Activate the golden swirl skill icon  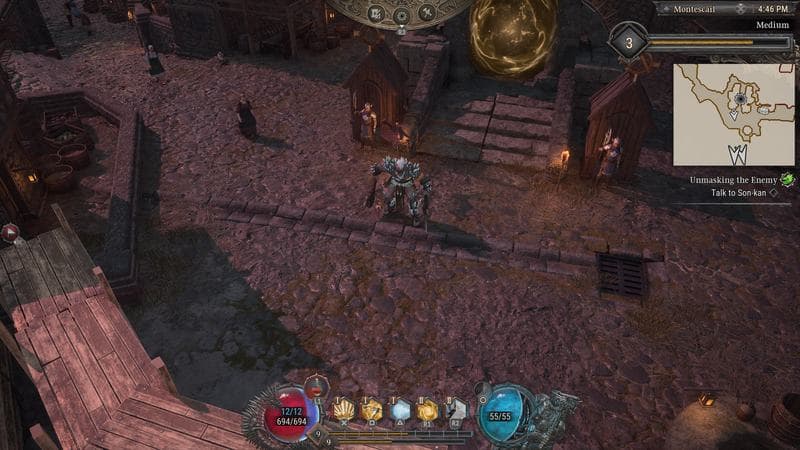(x=428, y=409)
